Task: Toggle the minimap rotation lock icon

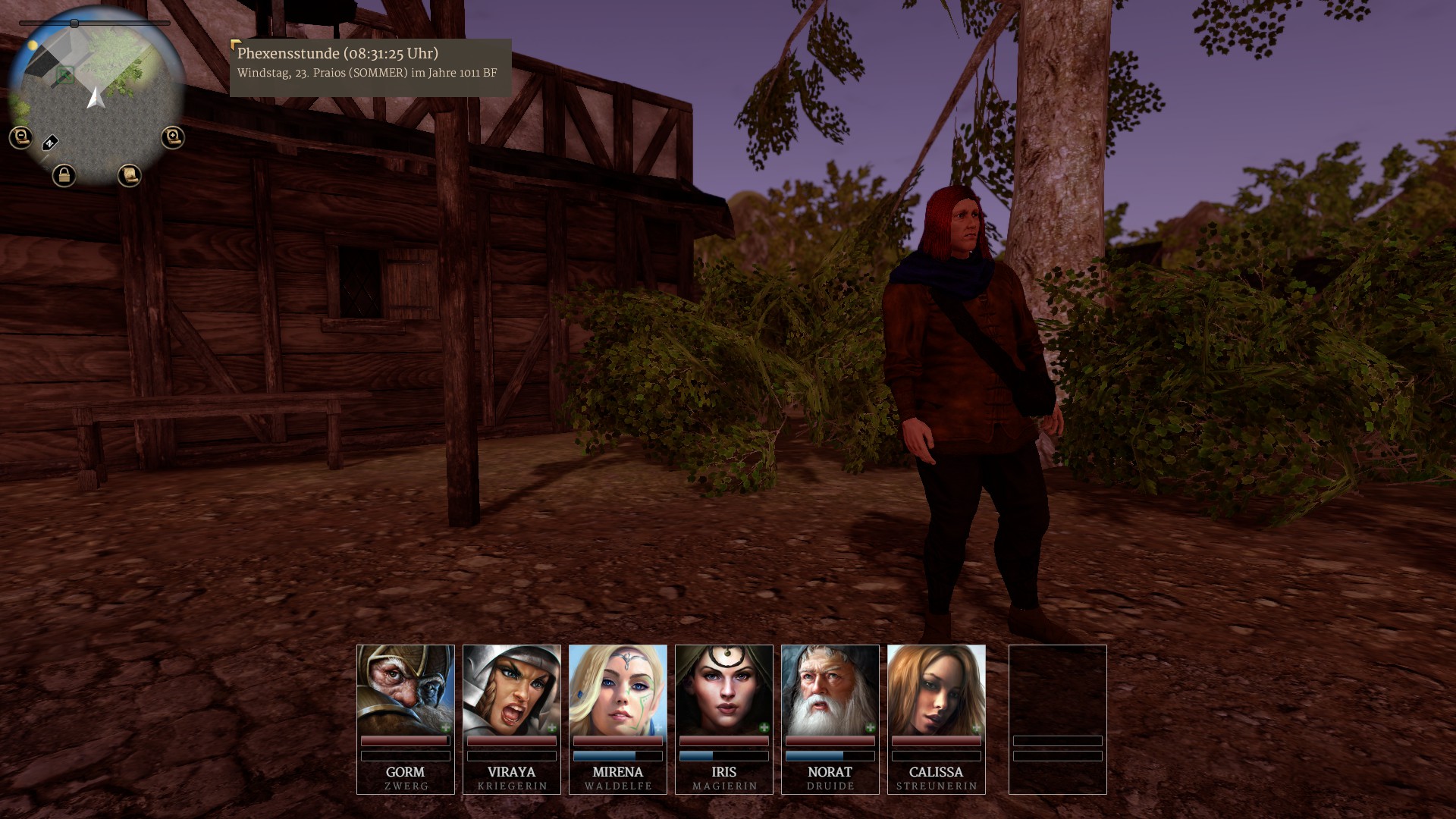Action: (x=64, y=176)
